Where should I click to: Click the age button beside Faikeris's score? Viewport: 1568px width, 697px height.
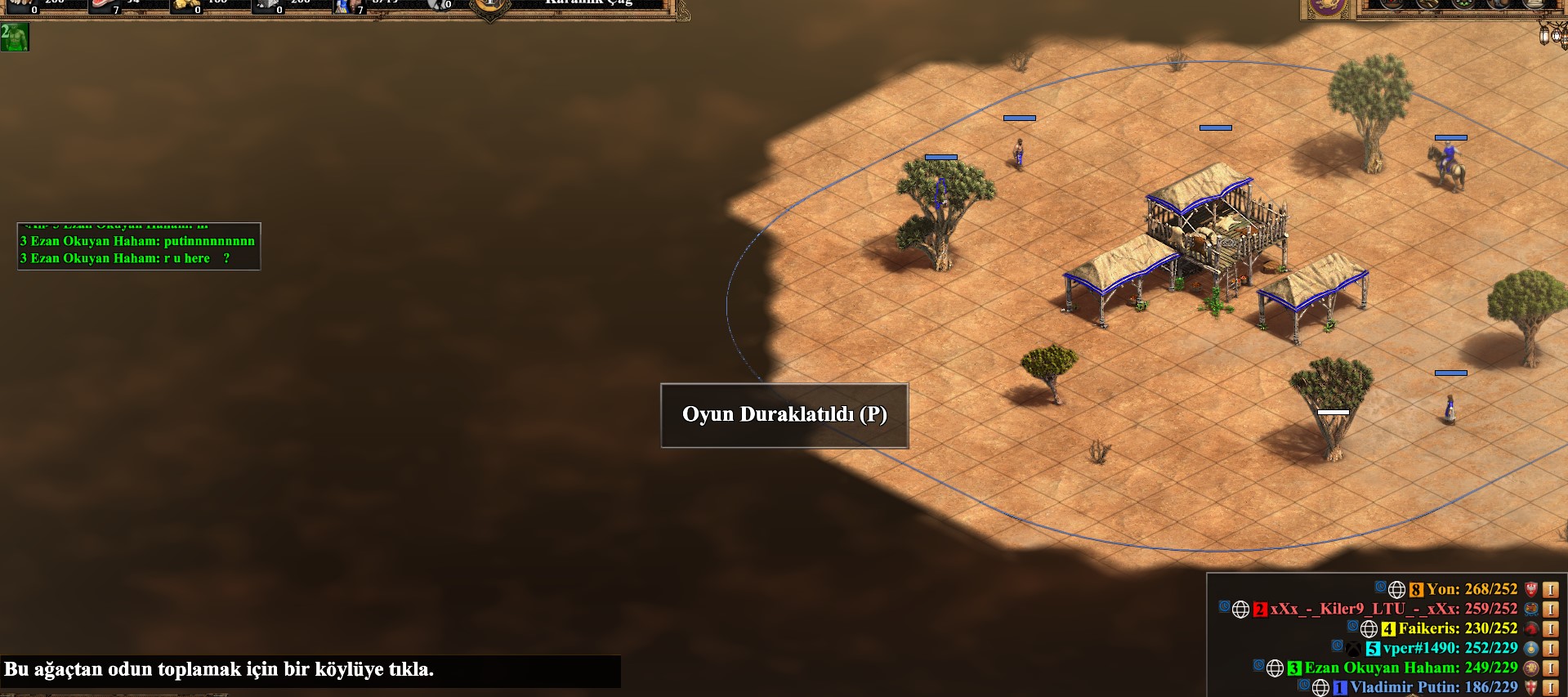coord(1550,628)
